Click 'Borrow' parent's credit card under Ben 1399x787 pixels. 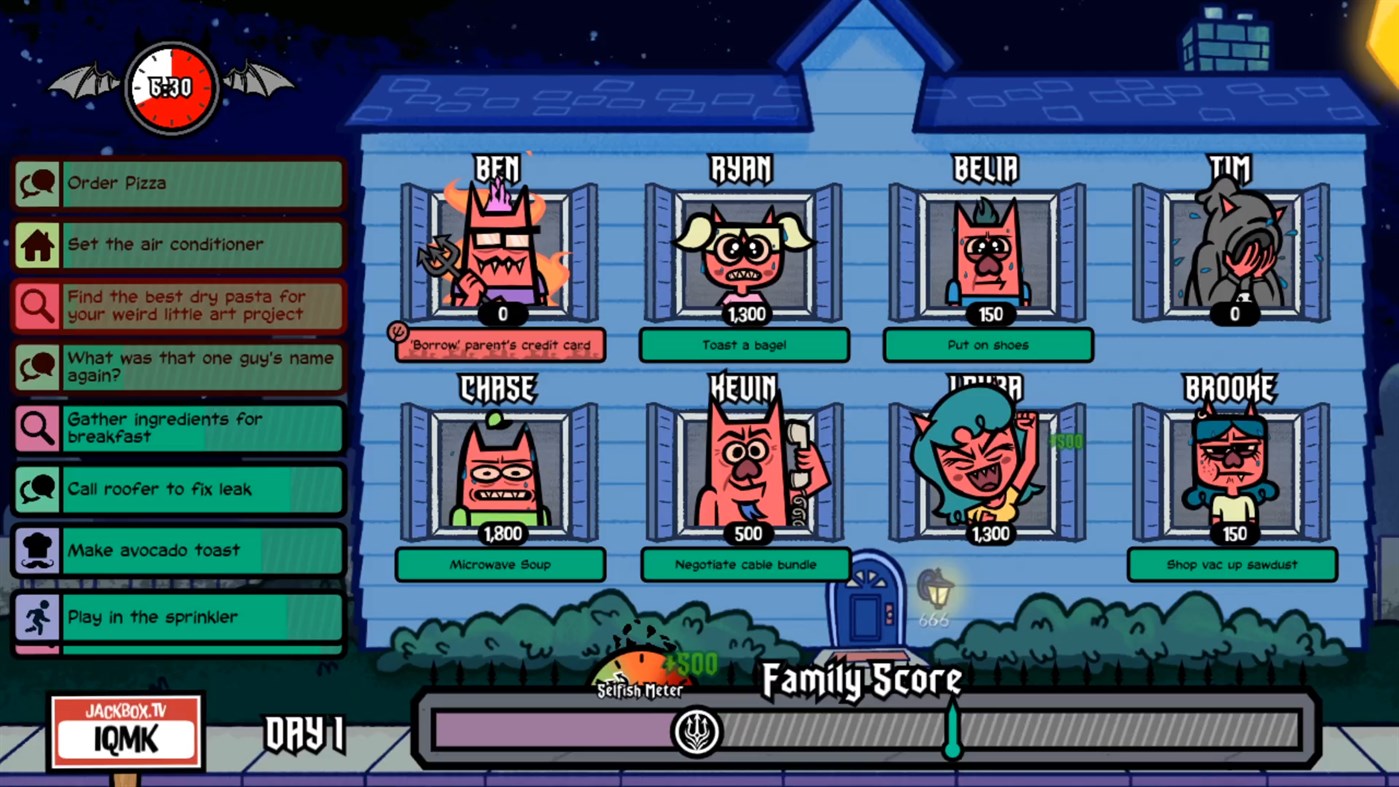[x=500, y=345]
